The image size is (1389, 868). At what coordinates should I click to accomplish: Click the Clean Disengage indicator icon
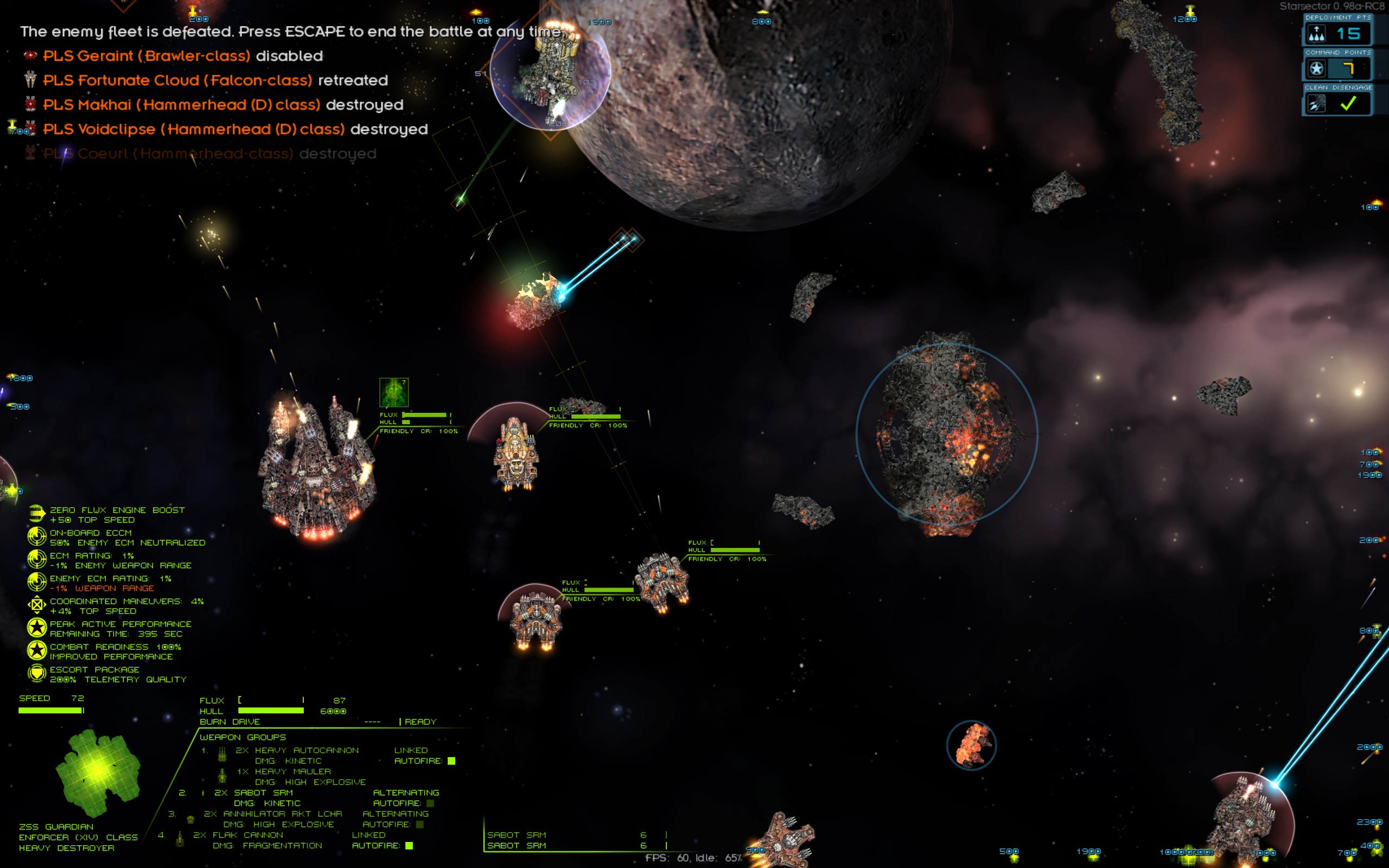click(1316, 104)
